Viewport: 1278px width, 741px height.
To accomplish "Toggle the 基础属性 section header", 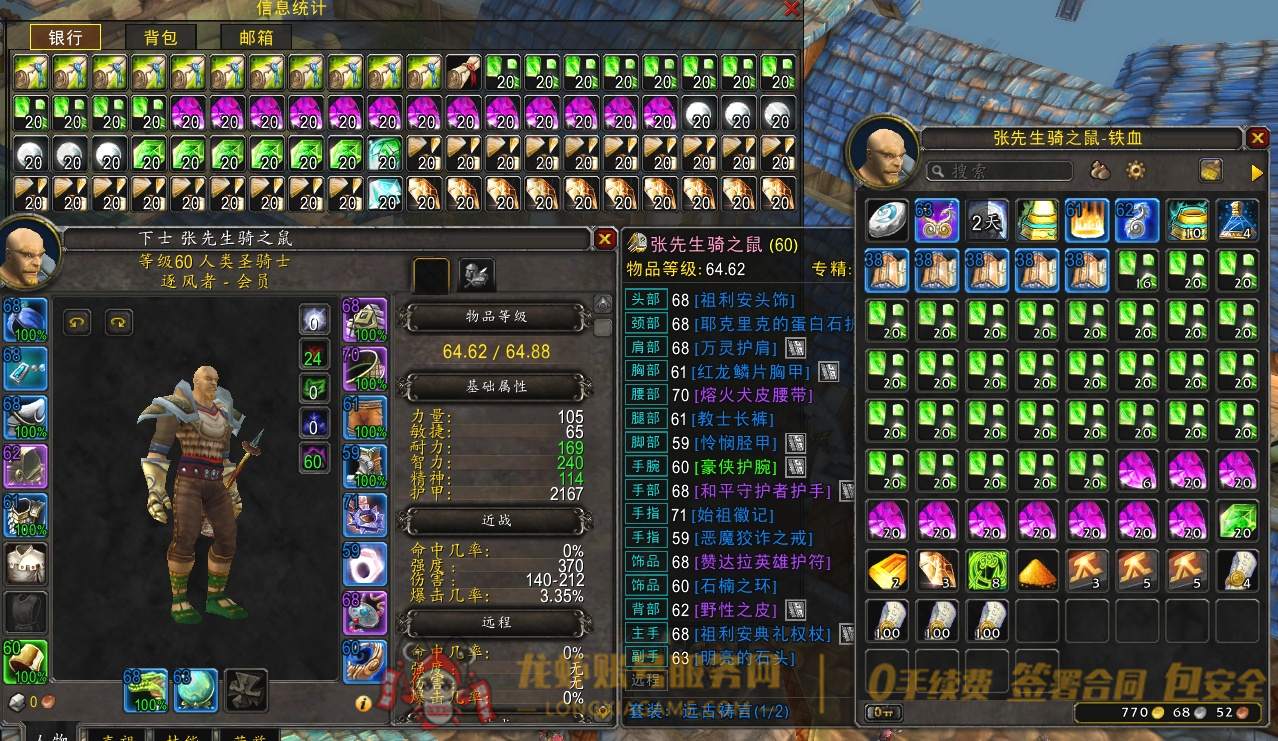I will tap(496, 386).
